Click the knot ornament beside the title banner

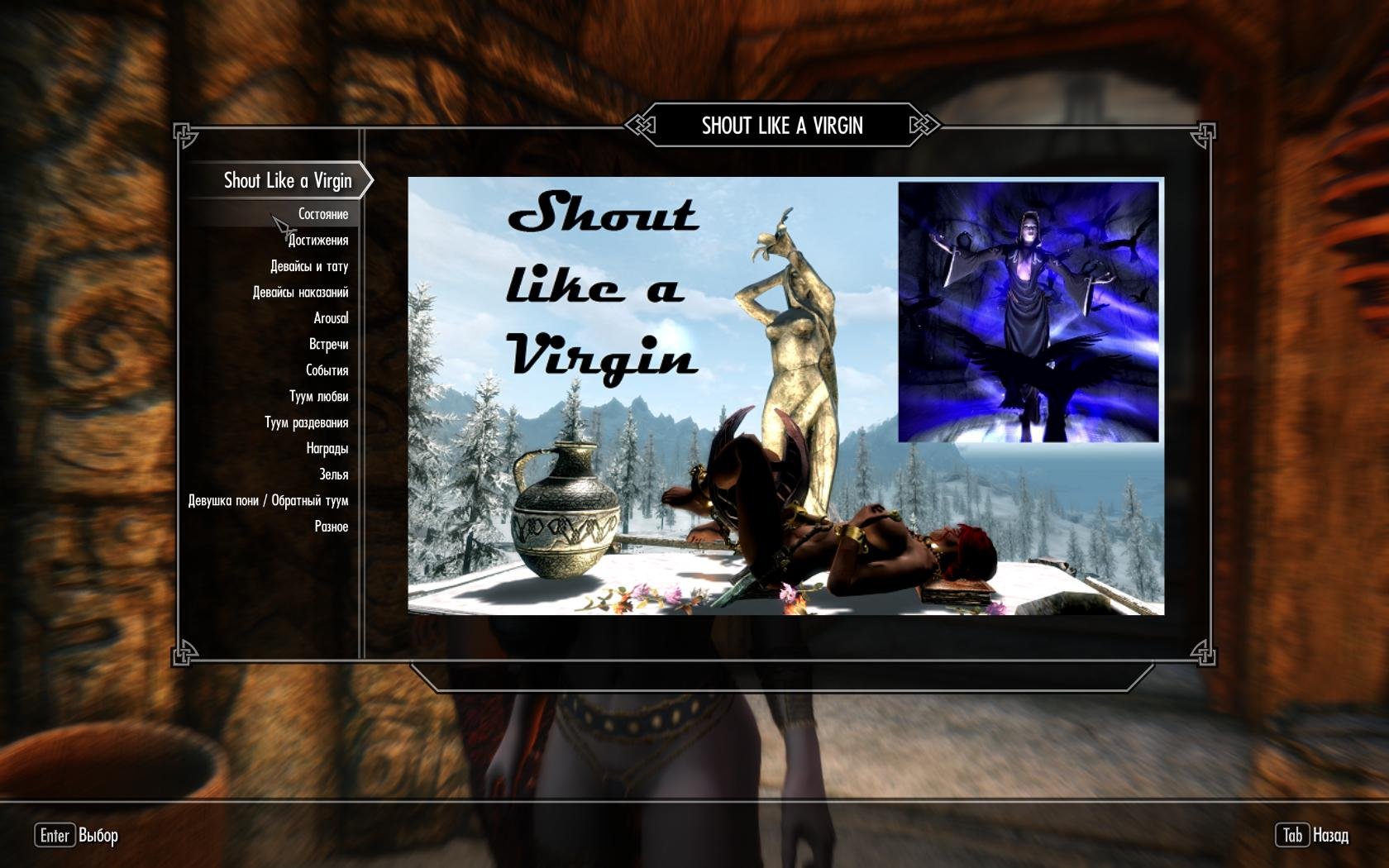641,127
